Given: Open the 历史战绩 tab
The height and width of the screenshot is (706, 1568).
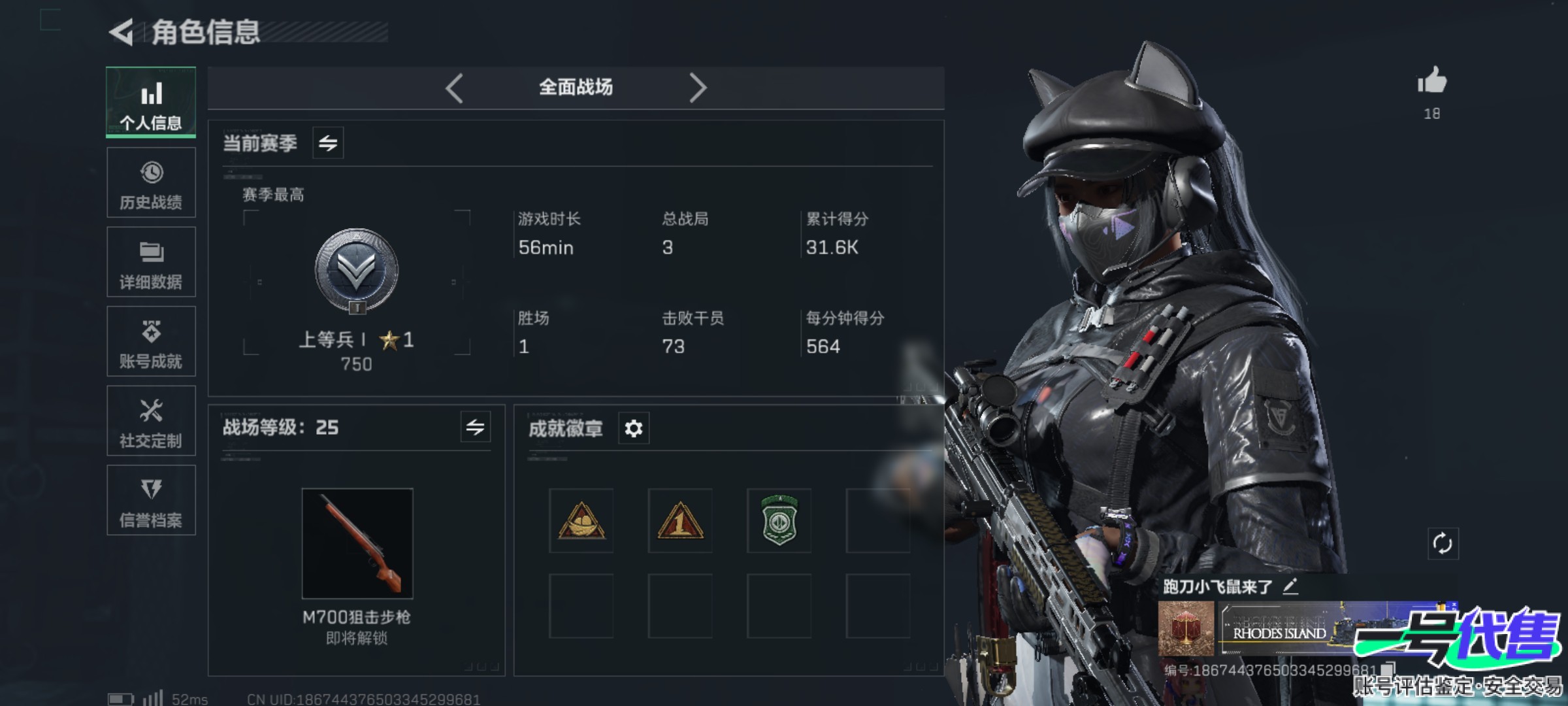Looking at the screenshot, I should click(151, 182).
